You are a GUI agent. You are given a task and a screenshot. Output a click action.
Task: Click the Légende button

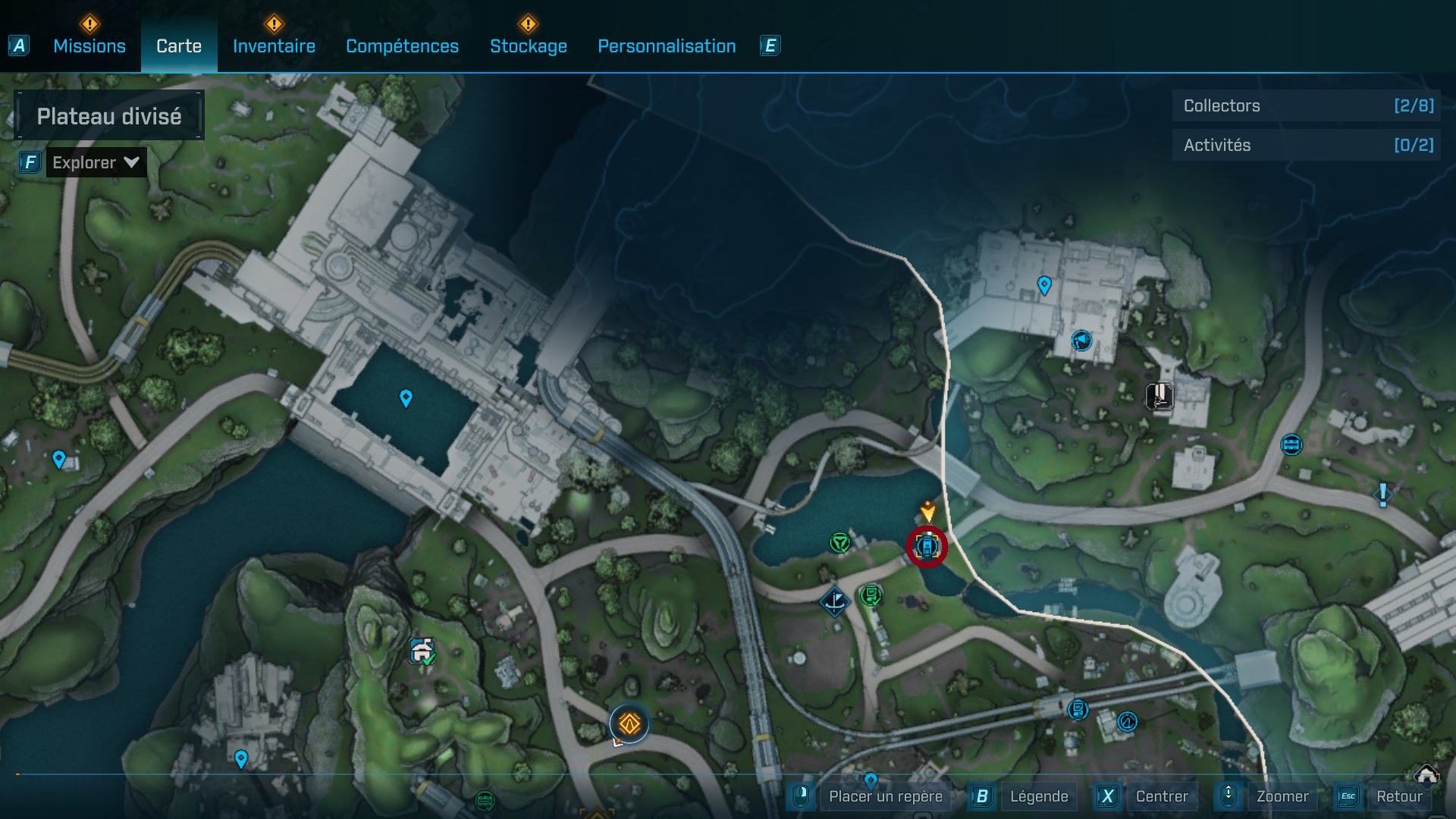click(1038, 796)
